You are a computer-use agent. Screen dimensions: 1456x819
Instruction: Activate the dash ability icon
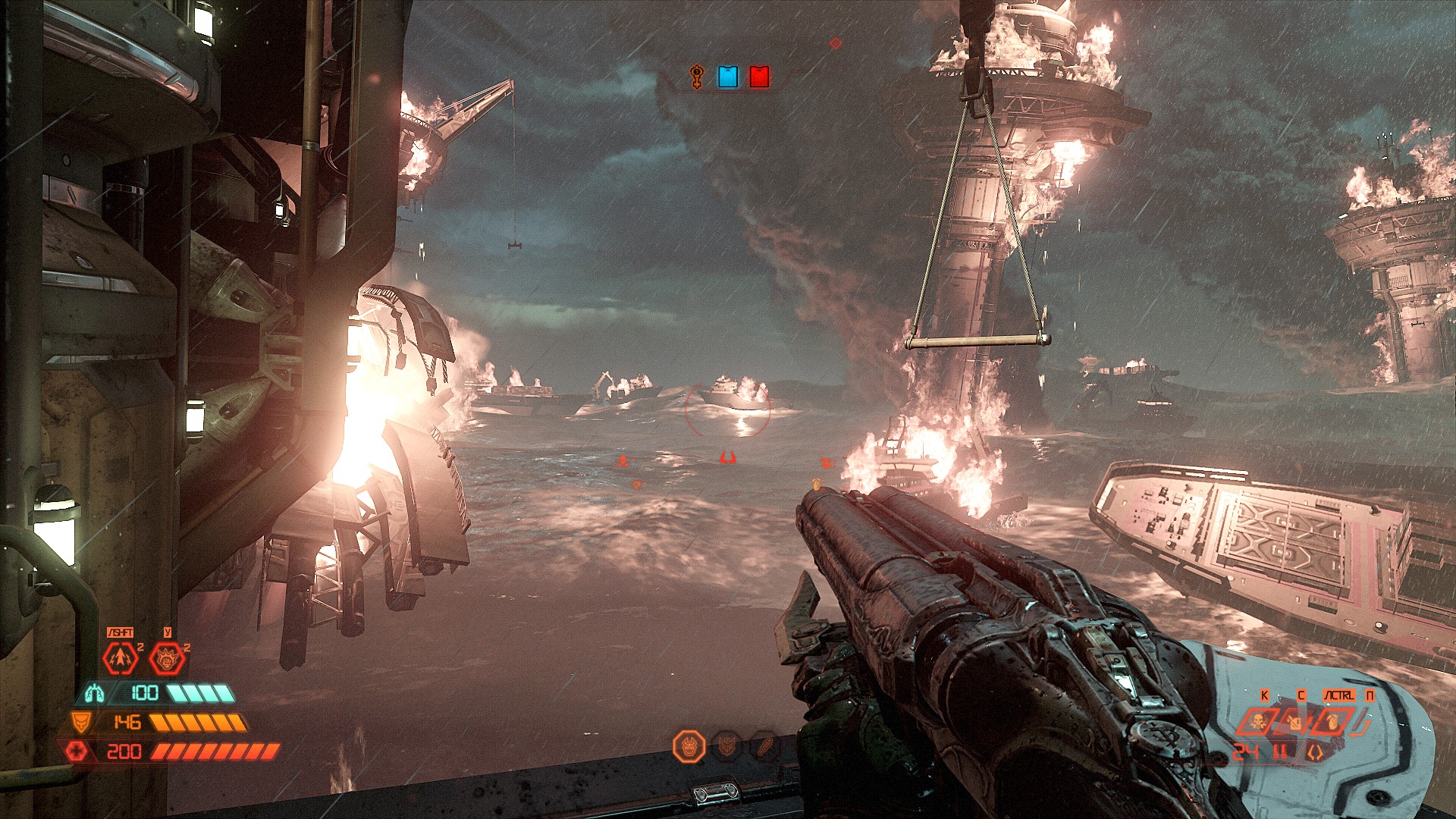(x=120, y=658)
